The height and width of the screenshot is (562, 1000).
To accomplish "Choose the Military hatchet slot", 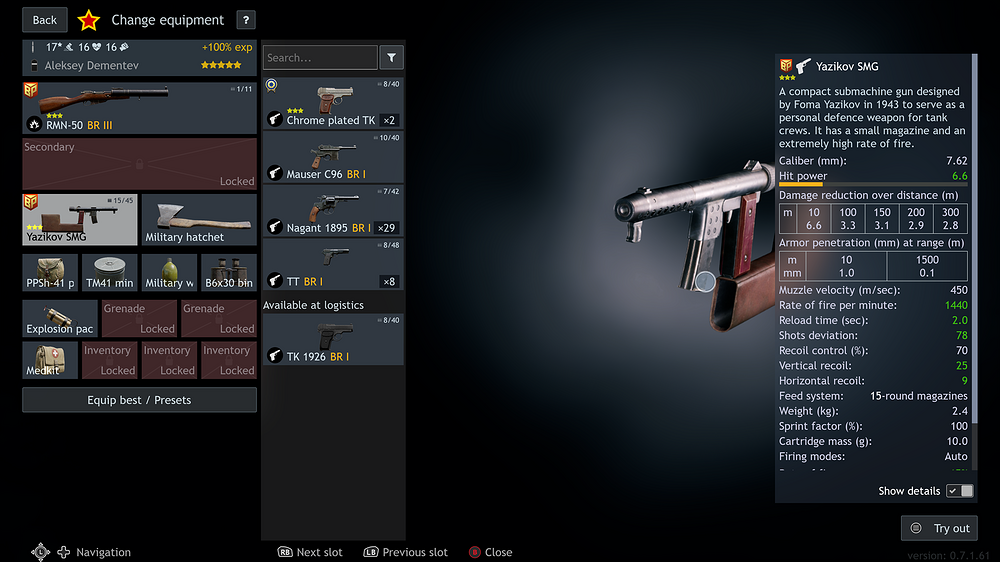I will pos(199,219).
